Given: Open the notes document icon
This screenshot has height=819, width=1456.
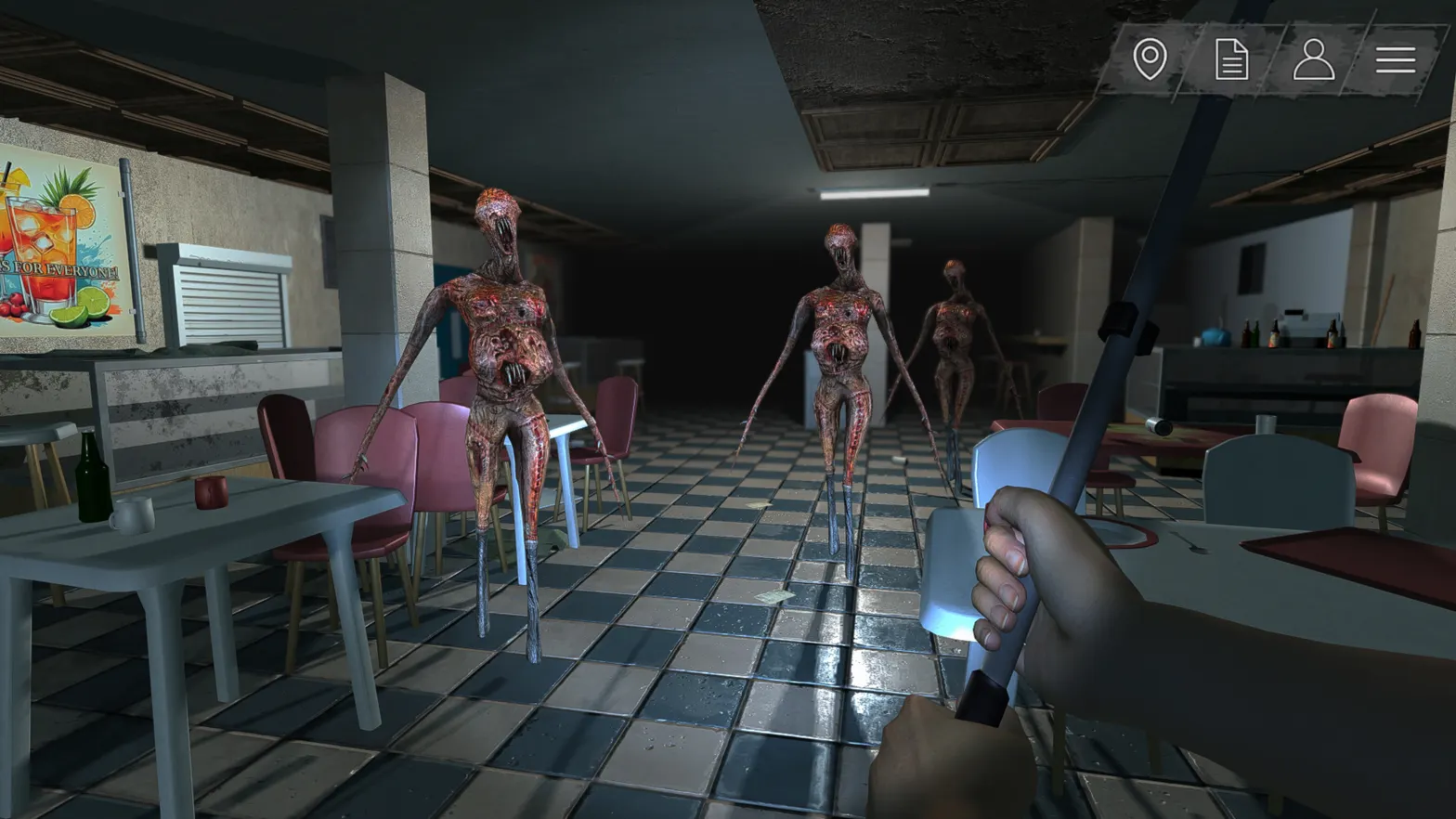Looking at the screenshot, I should pos(1232,58).
